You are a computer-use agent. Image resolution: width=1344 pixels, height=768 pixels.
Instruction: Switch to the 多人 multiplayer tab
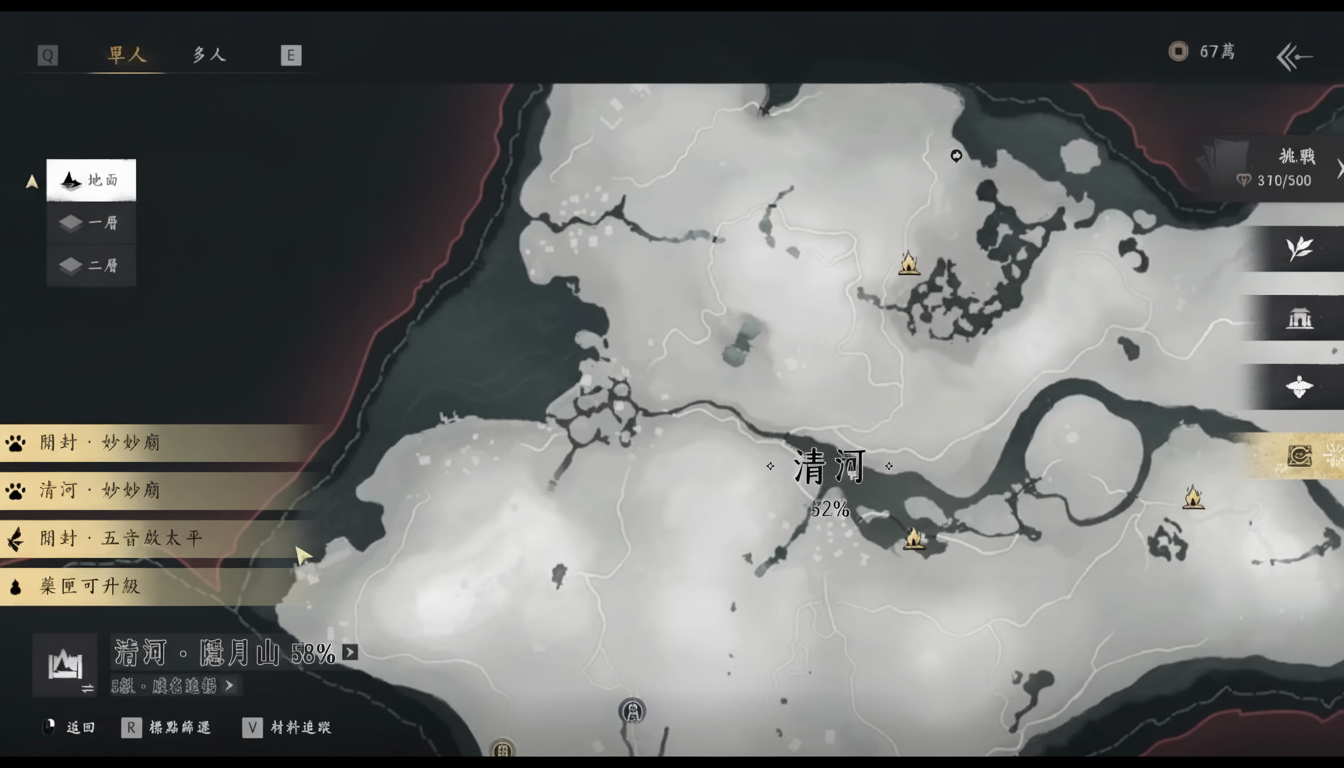(207, 55)
